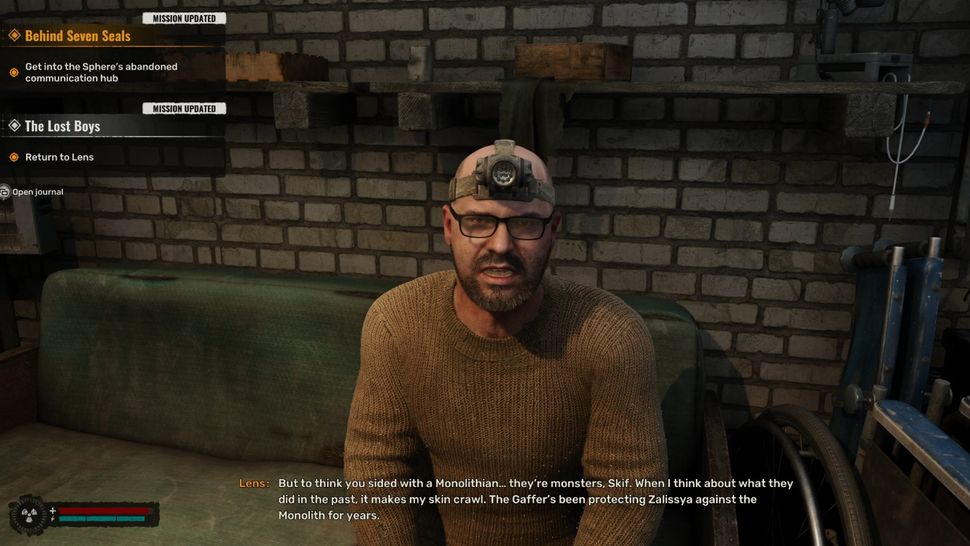970x546 pixels.
Task: Click the Sphere communication hub objective
Action: [101, 73]
